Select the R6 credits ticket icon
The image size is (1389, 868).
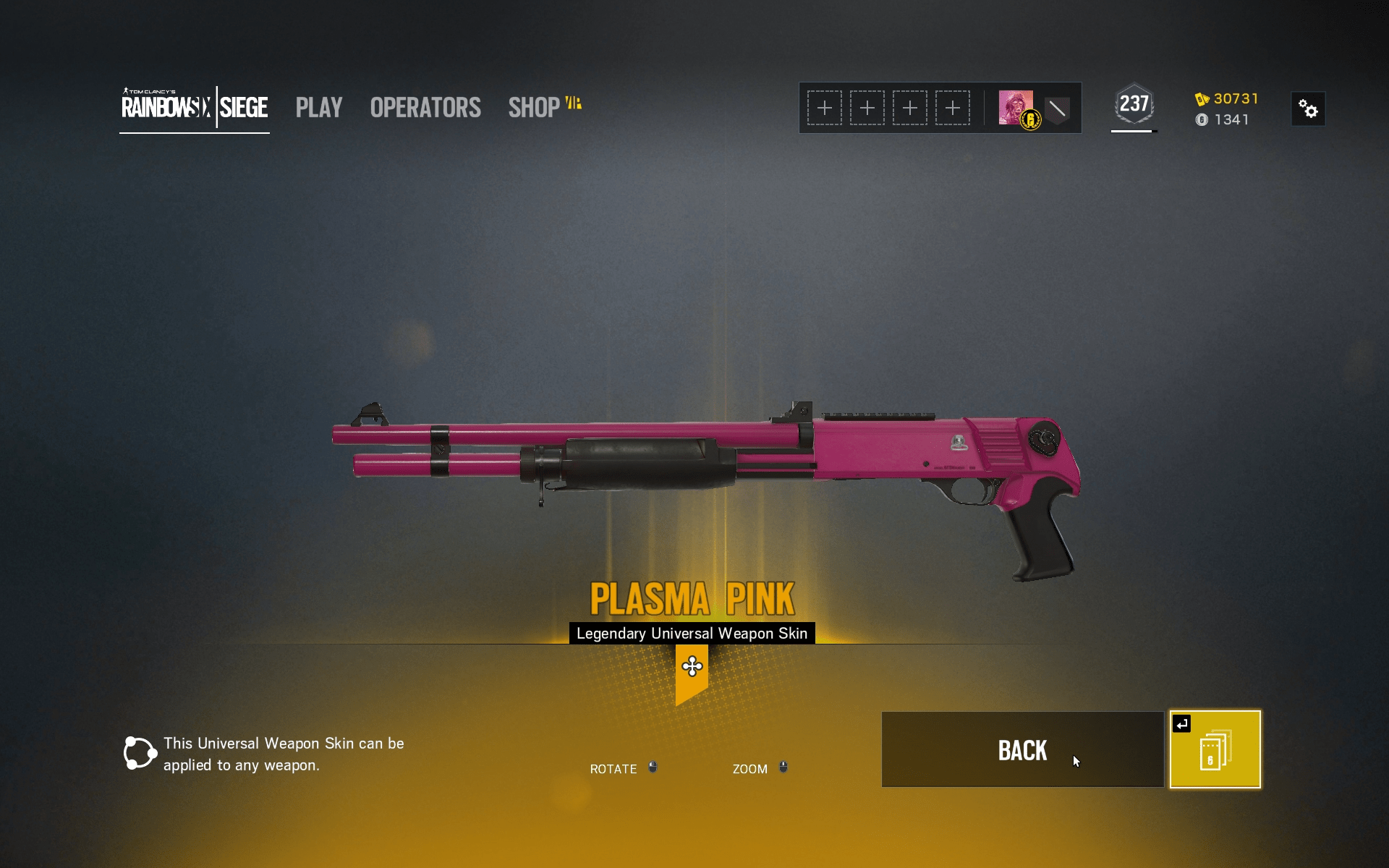[1204, 99]
